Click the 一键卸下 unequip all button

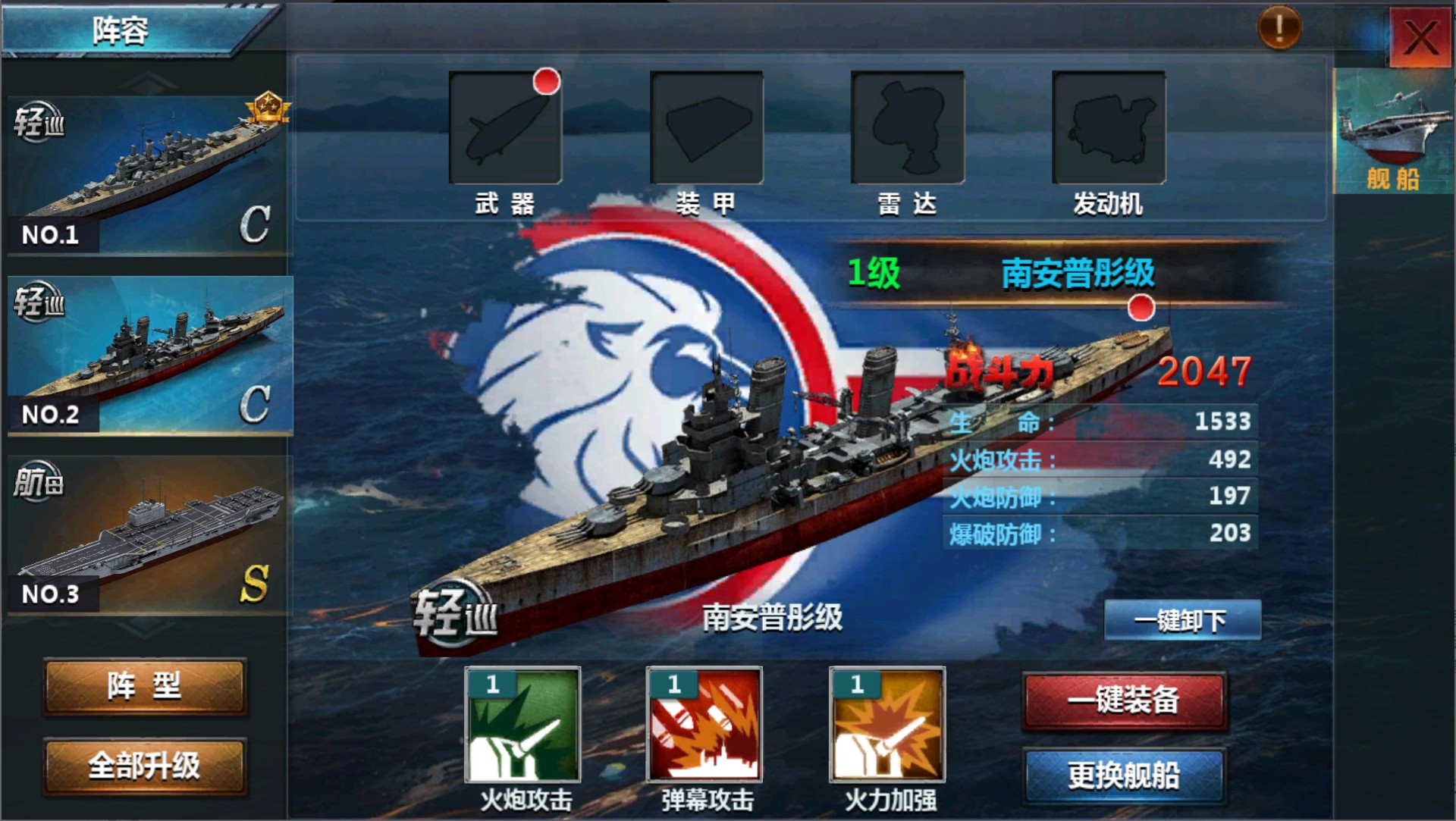1181,621
